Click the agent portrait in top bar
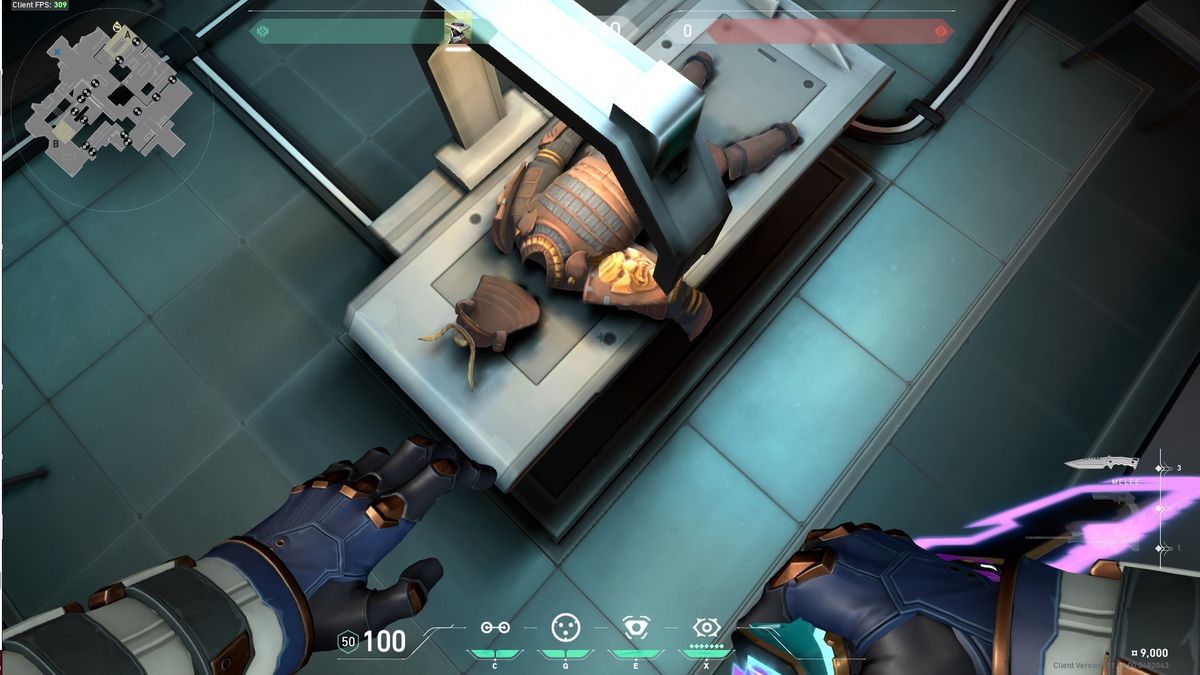 457,31
